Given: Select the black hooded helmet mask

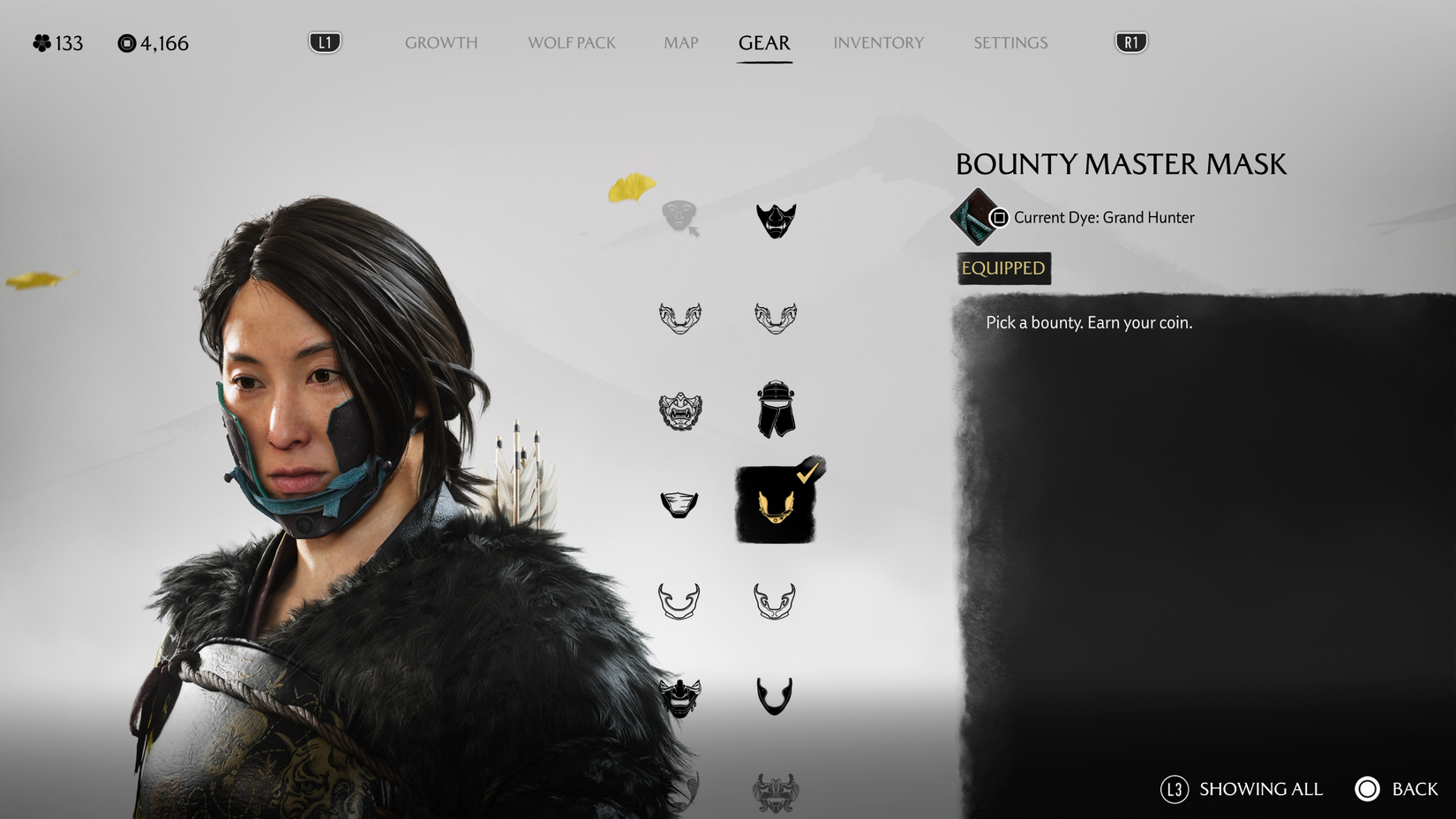Looking at the screenshot, I should pos(775,412).
